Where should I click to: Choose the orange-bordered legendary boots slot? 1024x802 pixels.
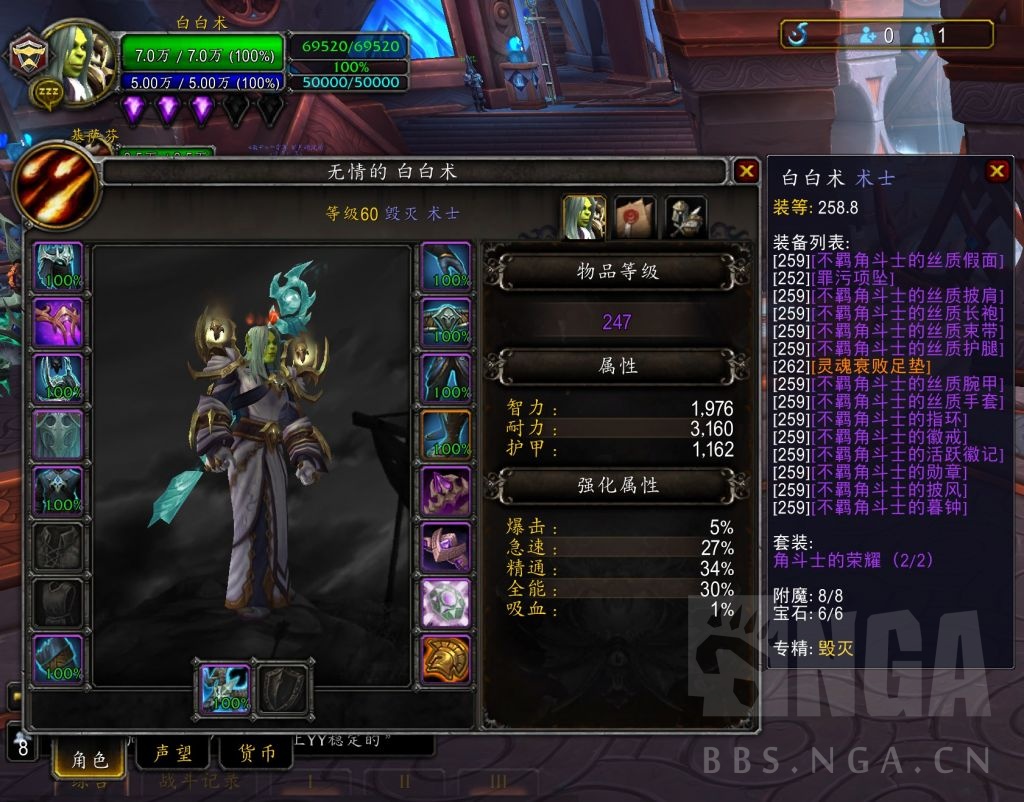(445, 435)
